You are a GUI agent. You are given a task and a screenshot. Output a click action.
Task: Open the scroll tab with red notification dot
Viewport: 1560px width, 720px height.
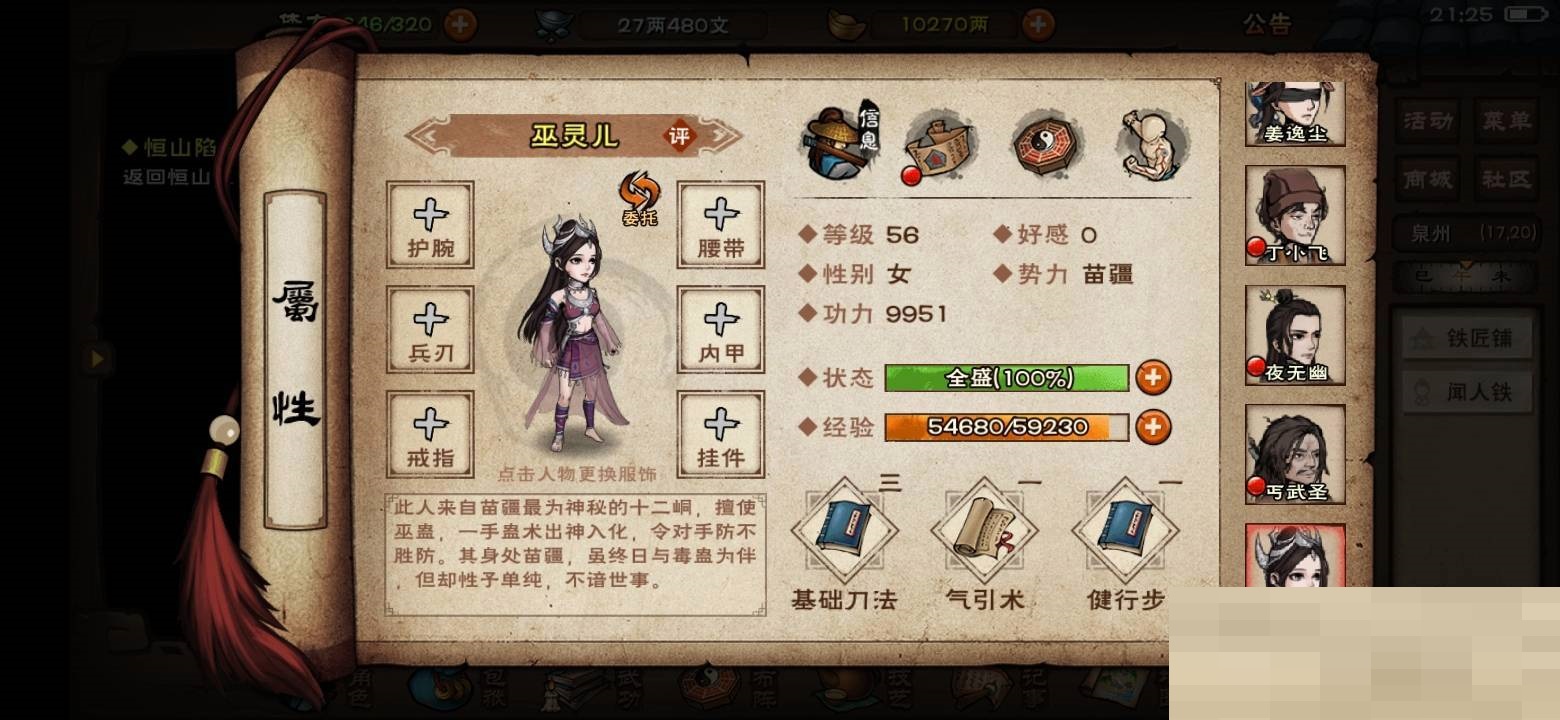938,145
